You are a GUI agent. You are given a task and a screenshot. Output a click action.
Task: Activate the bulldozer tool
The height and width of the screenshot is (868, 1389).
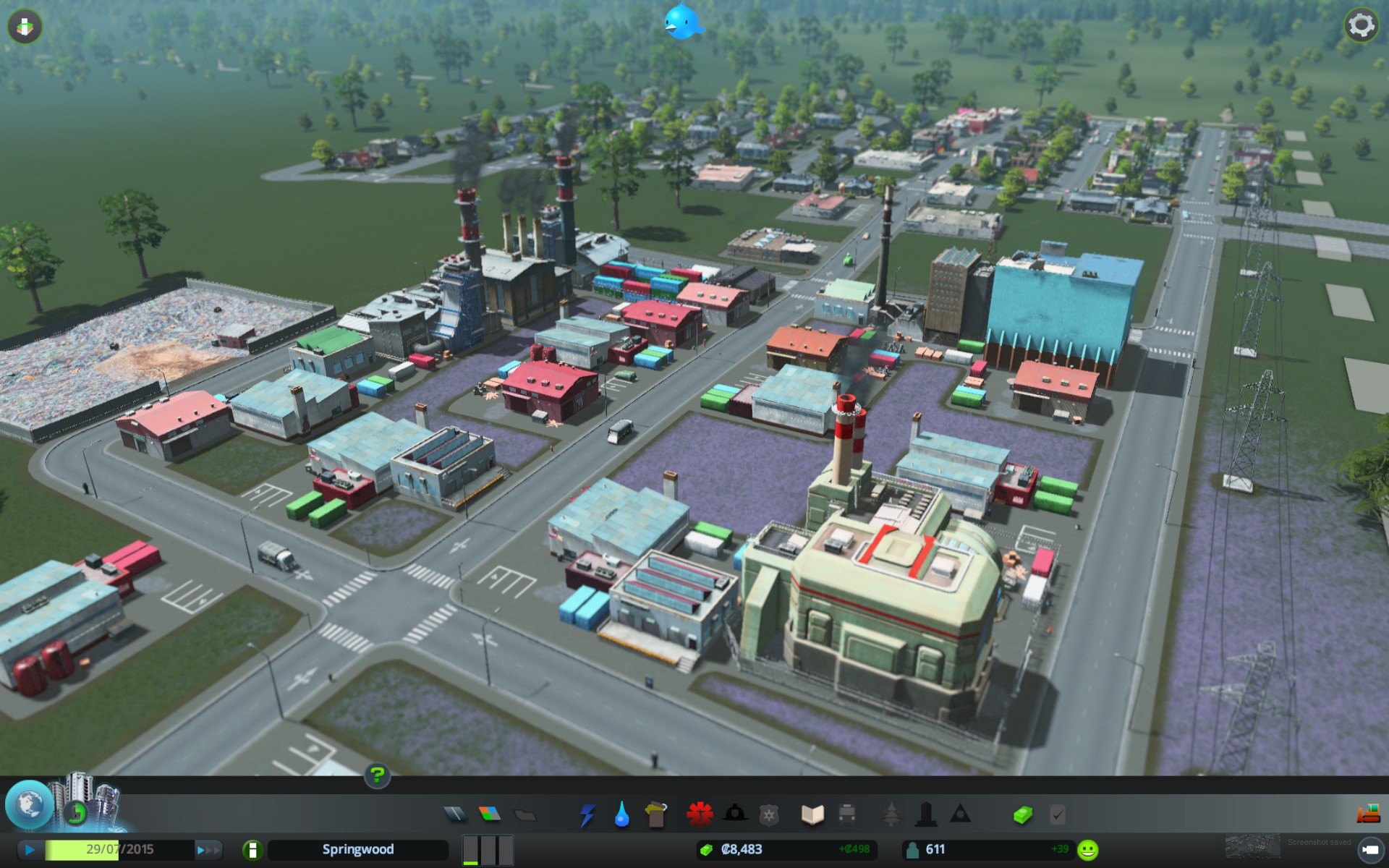(1367, 814)
